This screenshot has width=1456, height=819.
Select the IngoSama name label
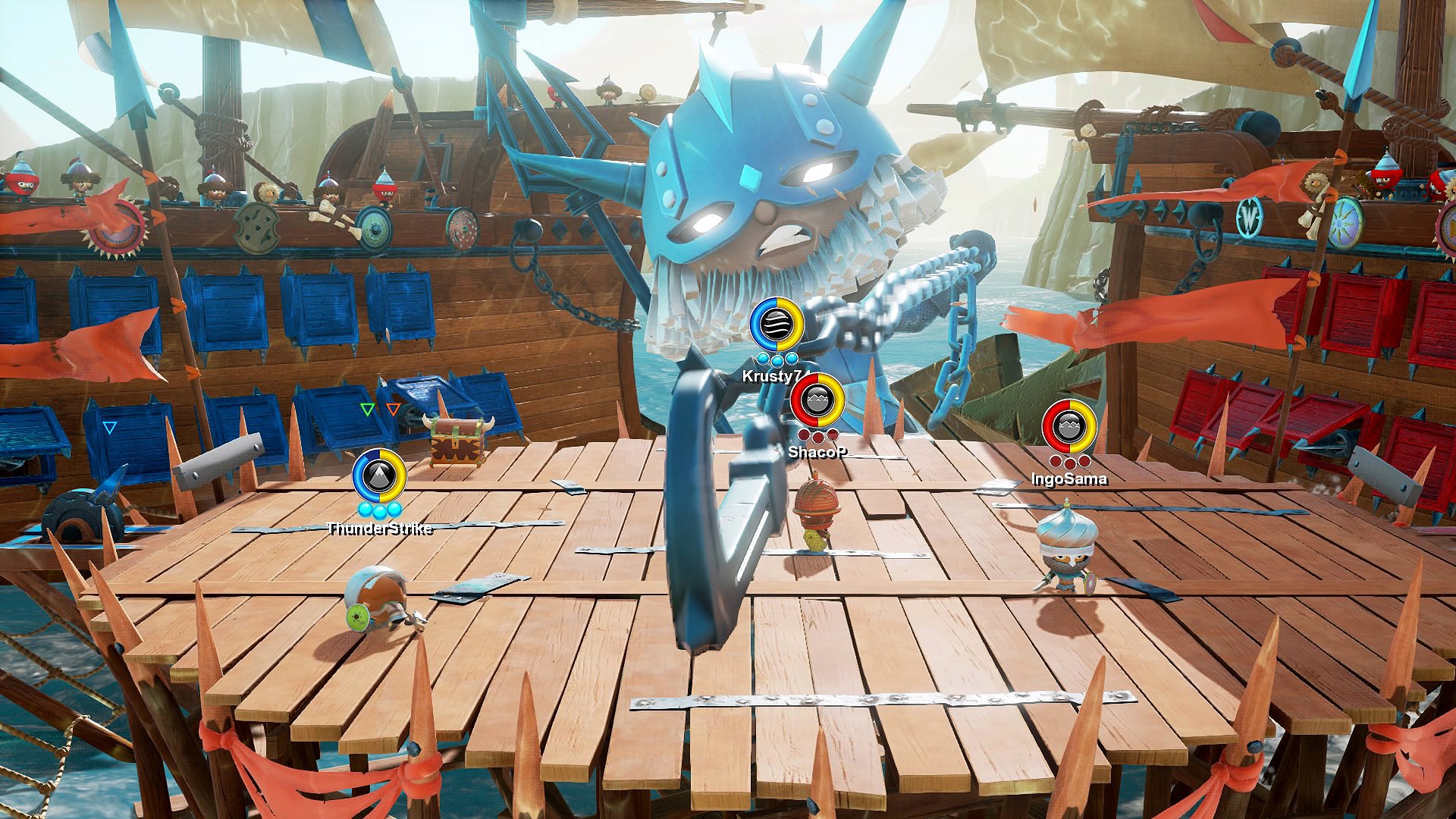click(1069, 480)
